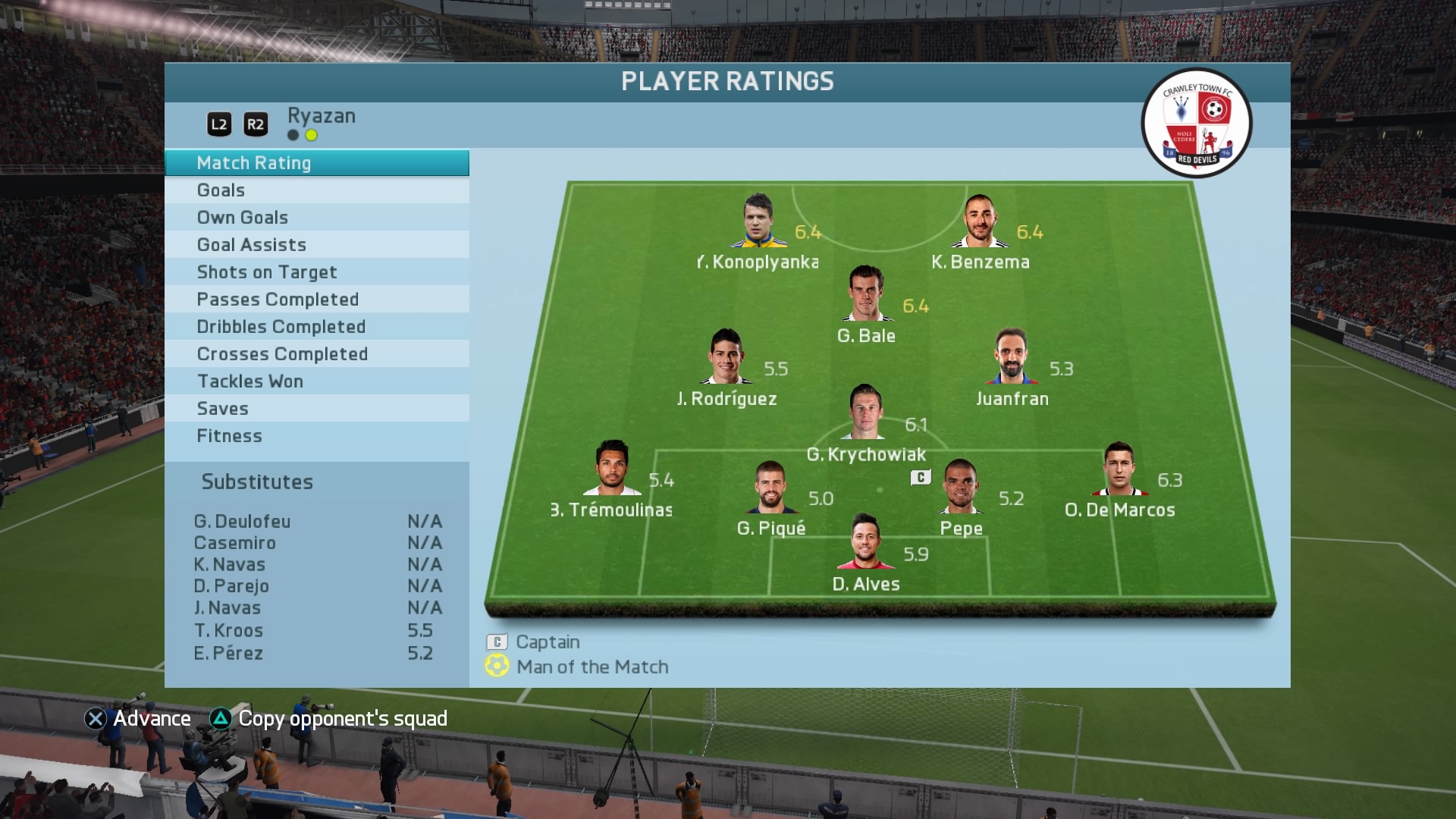1456x819 pixels.
Task: Choose the Own Goals entry
Action: pyautogui.click(x=316, y=218)
